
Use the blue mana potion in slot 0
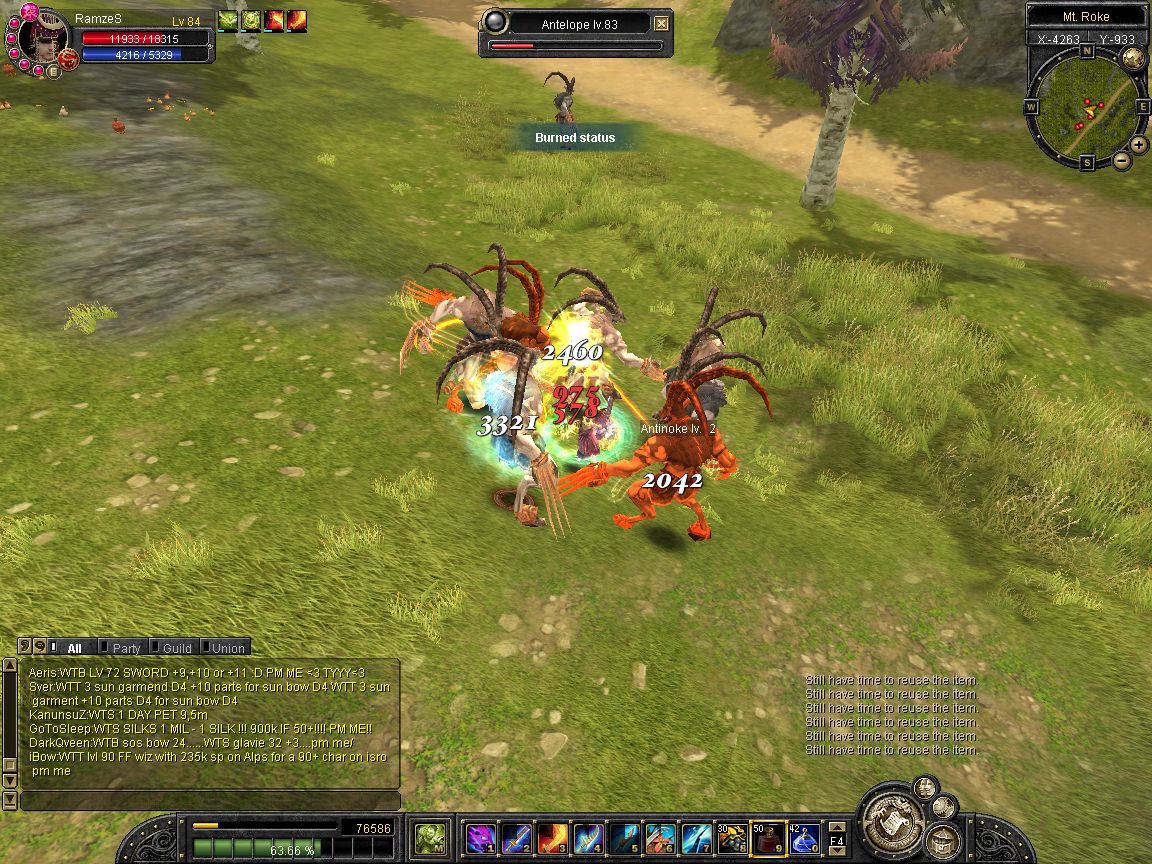click(x=803, y=836)
